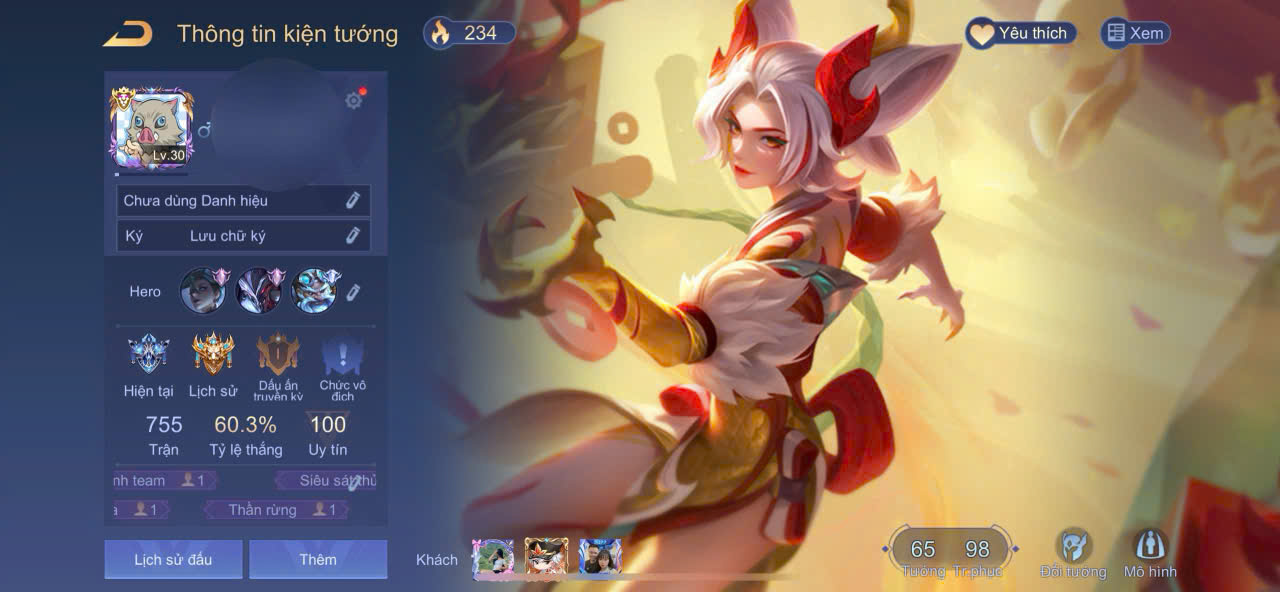
Task: Edit the favorite Hero list pencil
Action: 353,292
